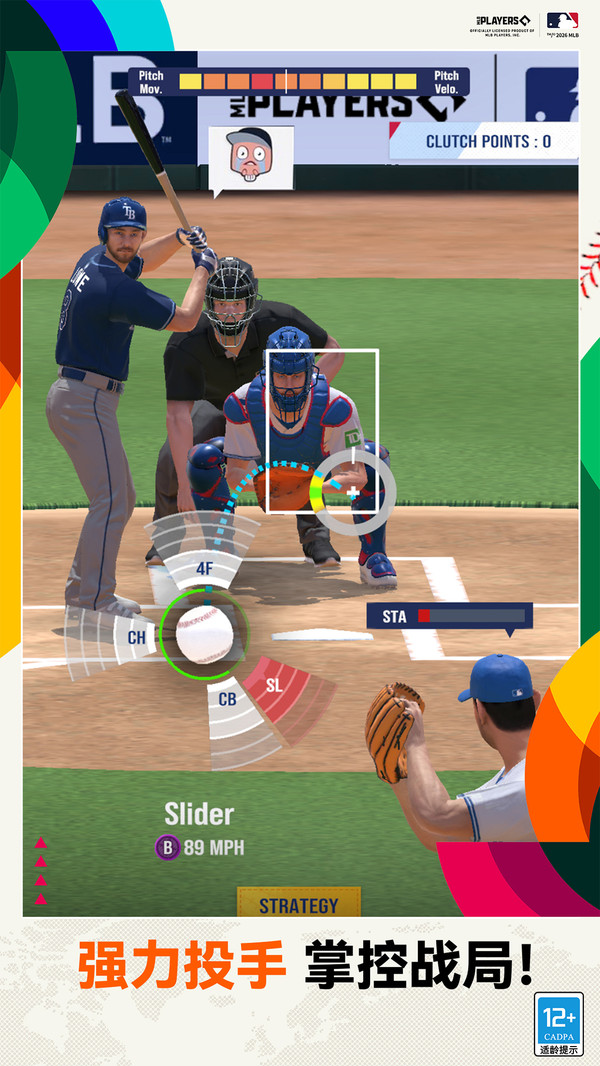Open the yellow STRATEGY button
Screen dimensions: 600x1066
[298, 905]
